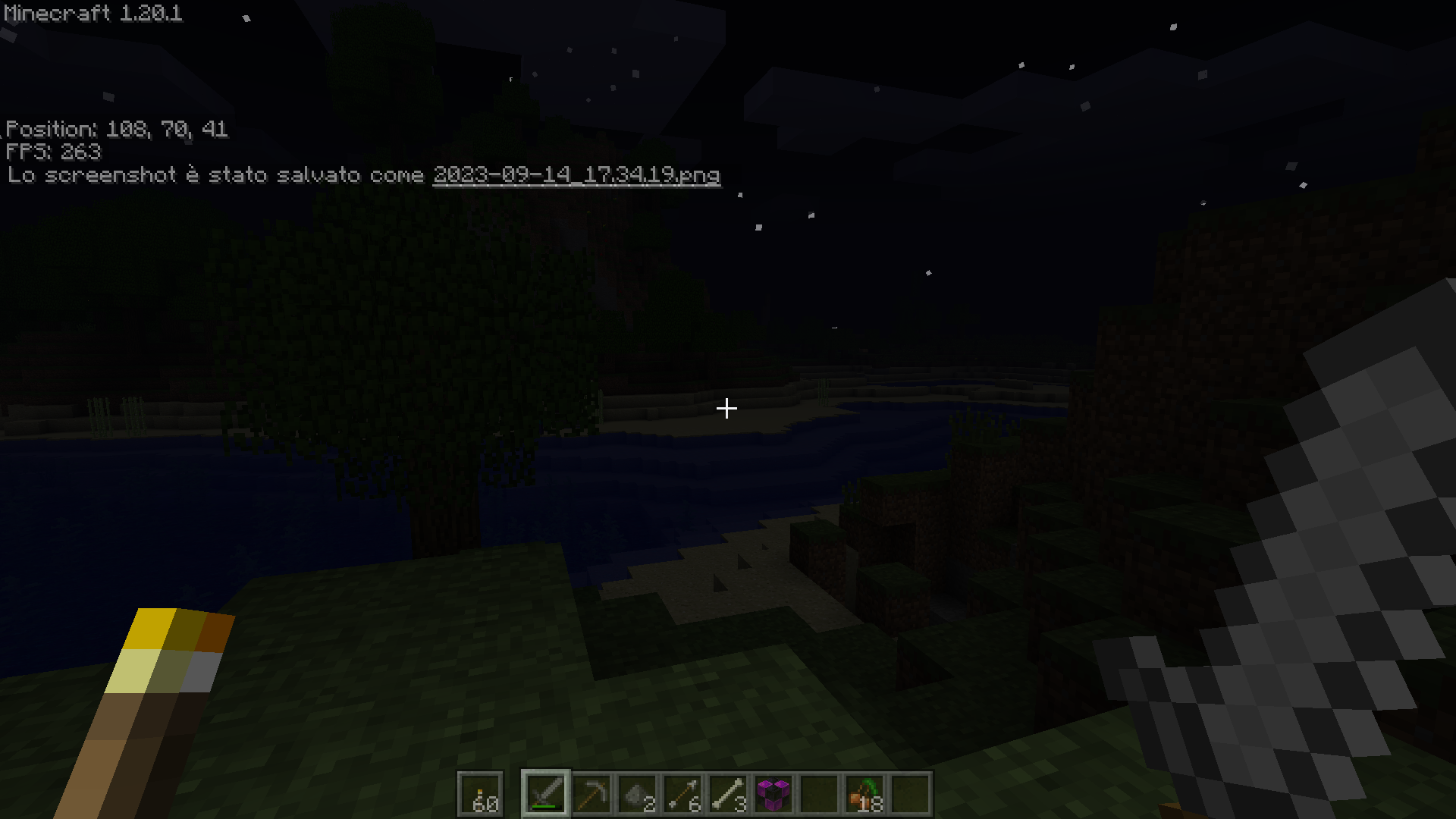Viewport: 1456px width, 819px height.
Task: Click the FPS 263 counter text
Action: 53,152
